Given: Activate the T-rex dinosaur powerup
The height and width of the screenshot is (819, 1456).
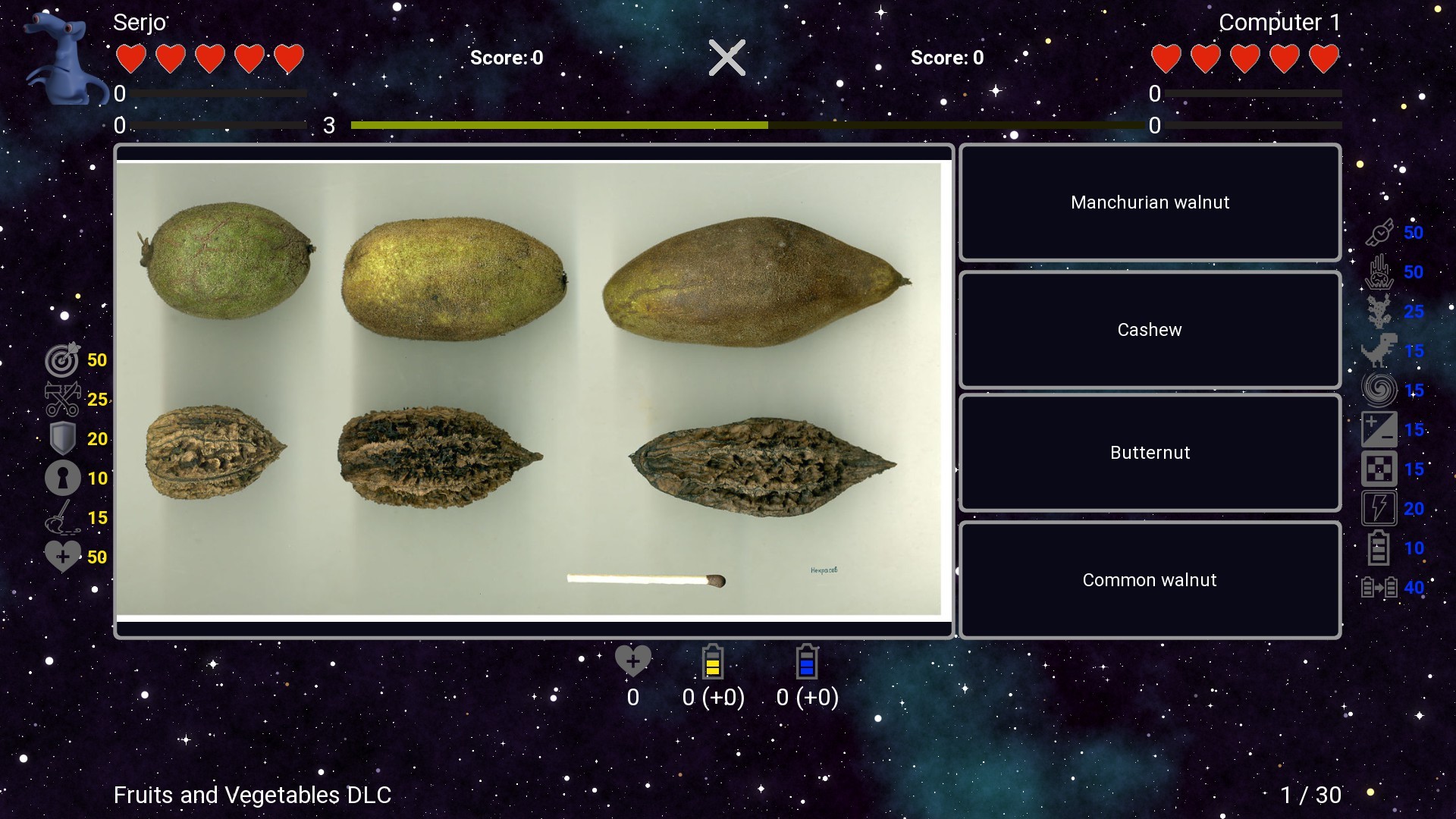Looking at the screenshot, I should (x=1380, y=350).
